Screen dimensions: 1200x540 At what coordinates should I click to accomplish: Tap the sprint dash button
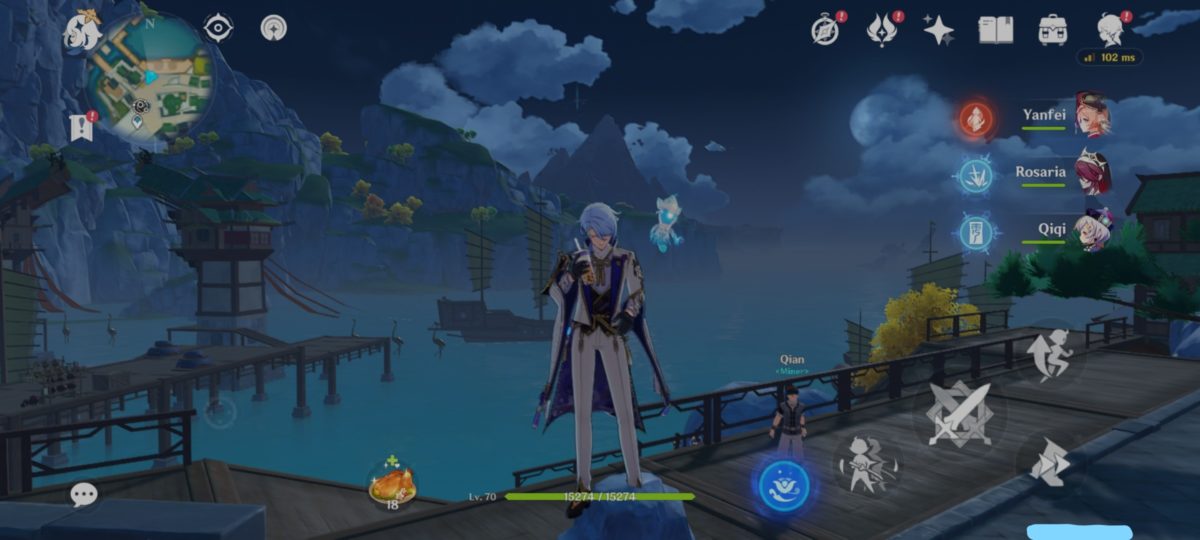[x=1046, y=462]
